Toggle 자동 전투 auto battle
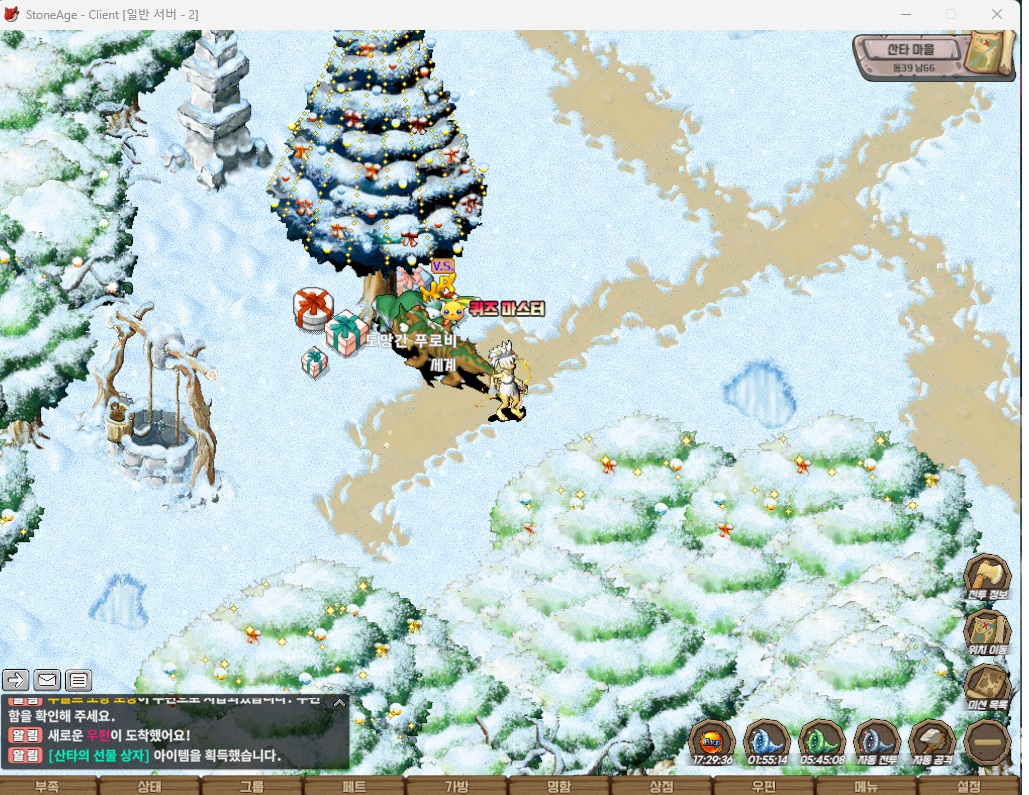Image resolution: width=1029 pixels, height=795 pixels. (x=877, y=741)
